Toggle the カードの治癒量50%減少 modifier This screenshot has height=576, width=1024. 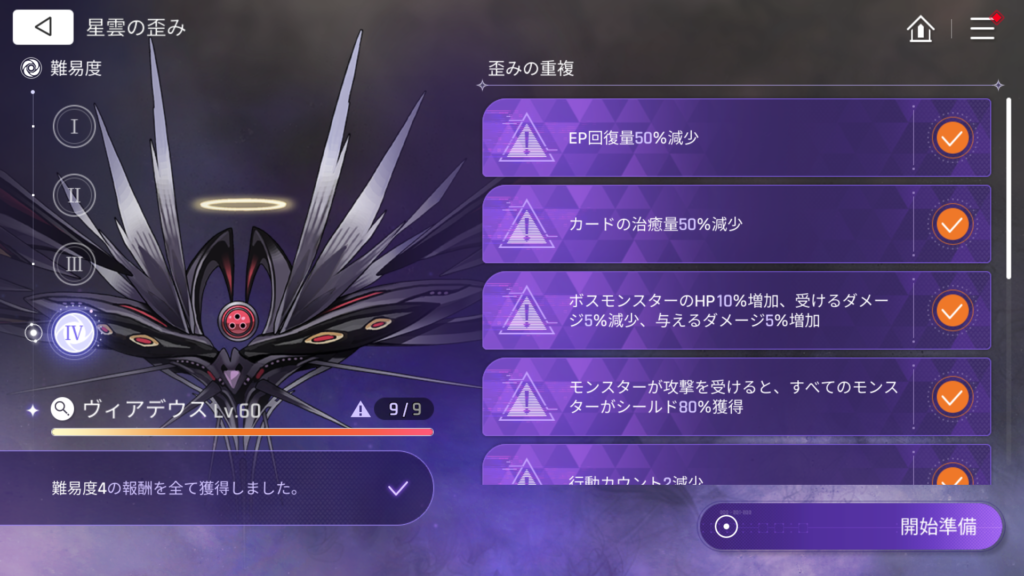pos(951,224)
